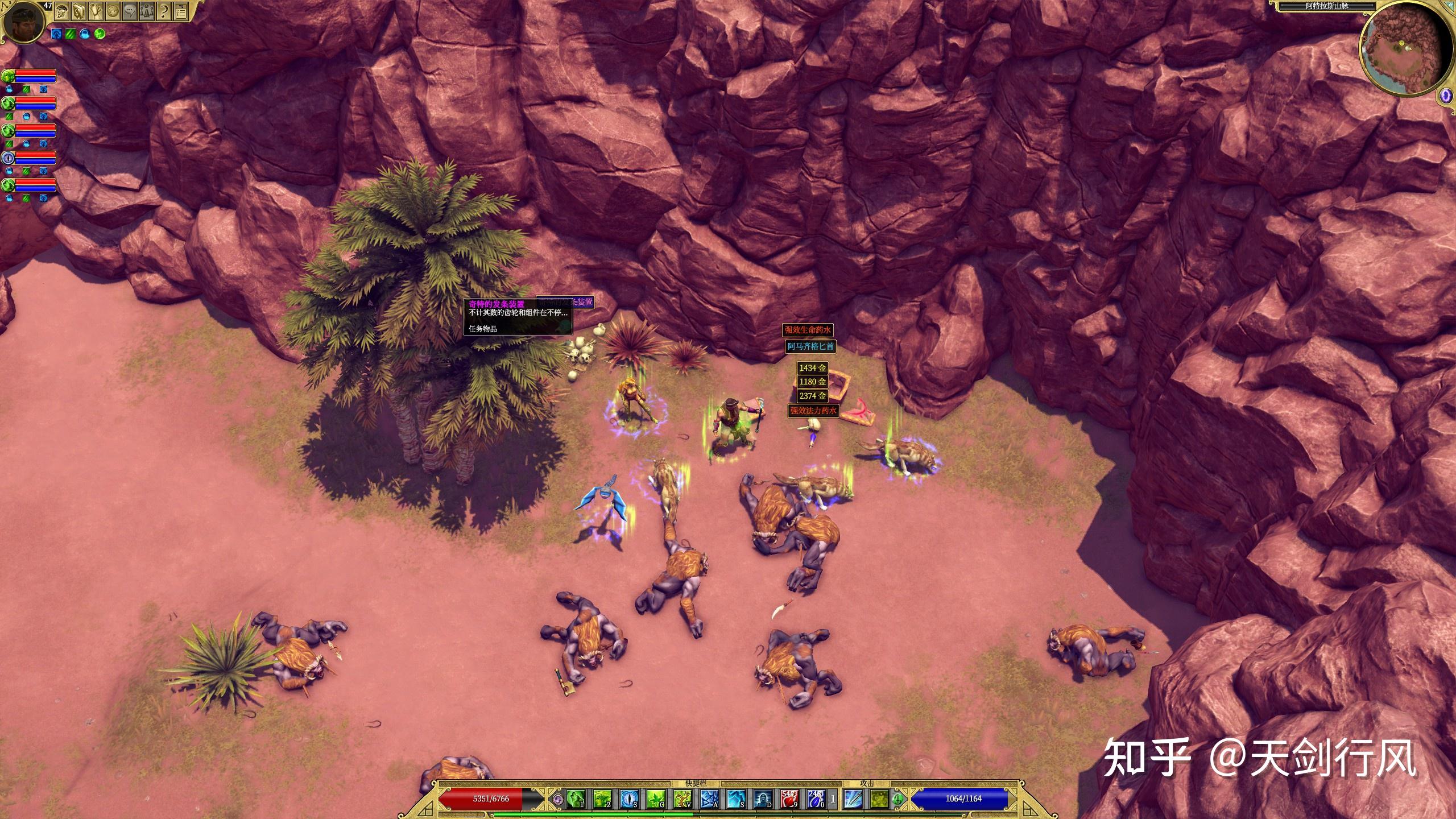1456x819 pixels.
Task: Select the eye pet portrait in the pet list
Action: (x=8, y=158)
